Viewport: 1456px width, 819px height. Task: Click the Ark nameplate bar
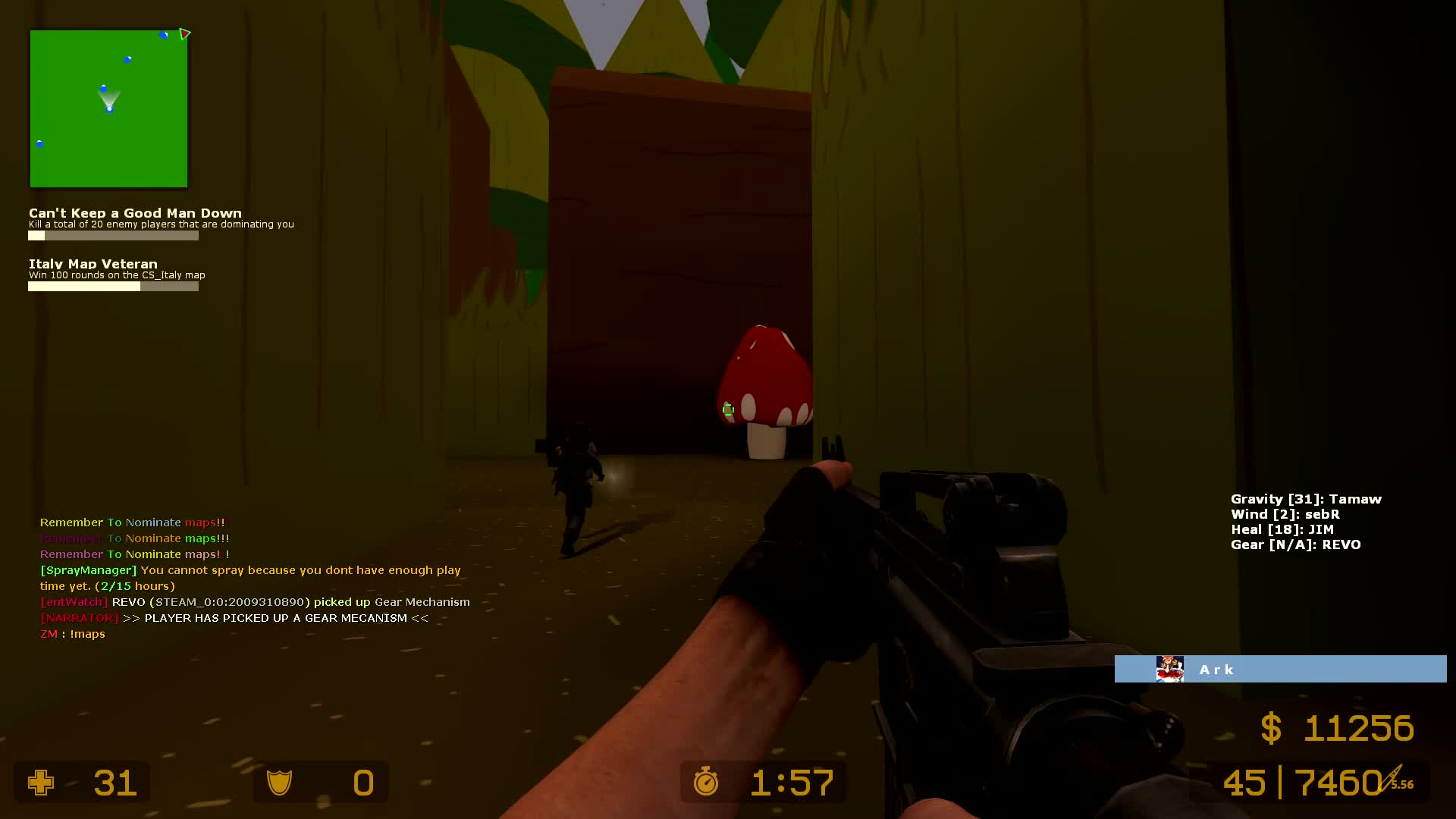coord(1282,669)
